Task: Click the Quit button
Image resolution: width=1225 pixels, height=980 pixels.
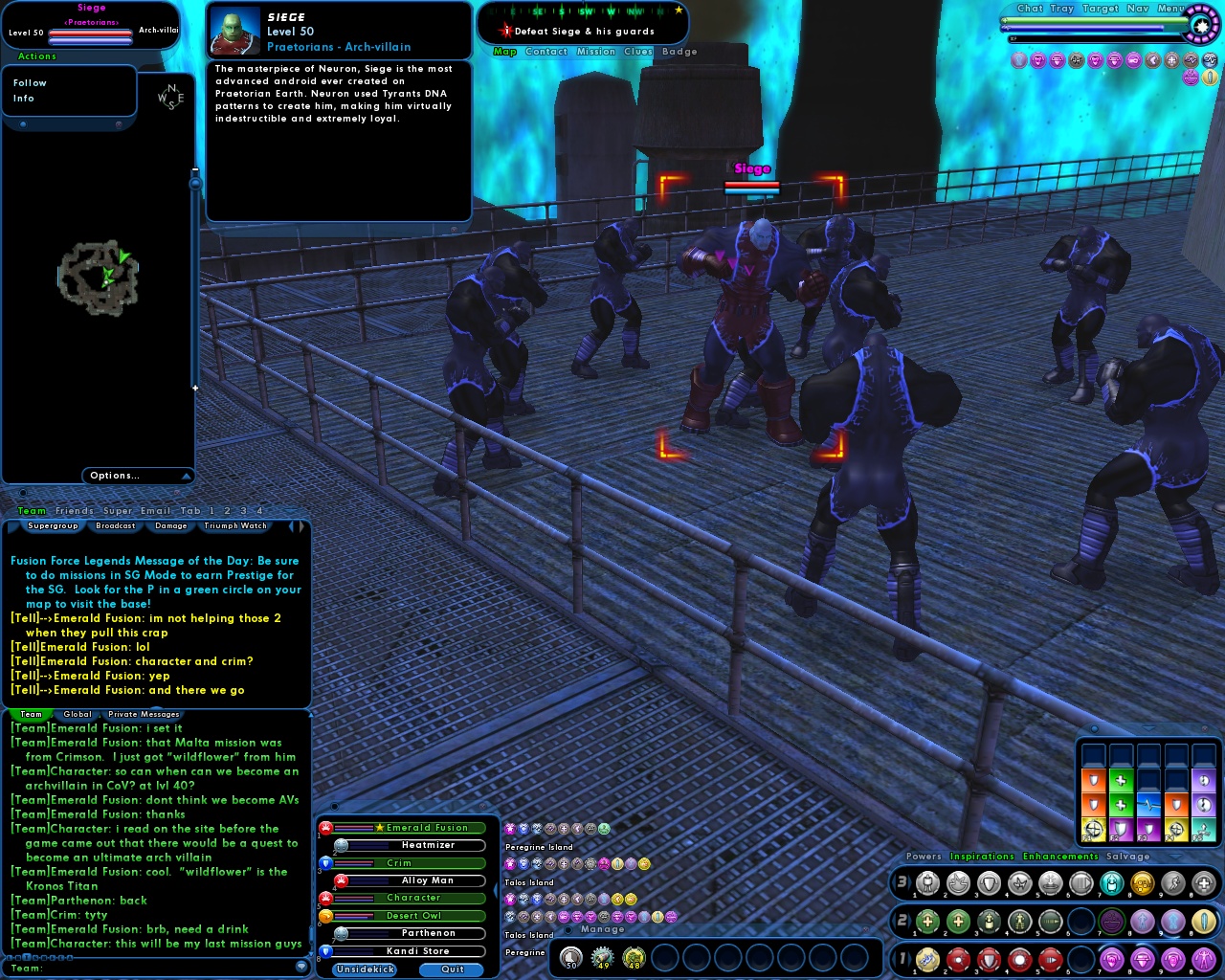Action: (450, 969)
